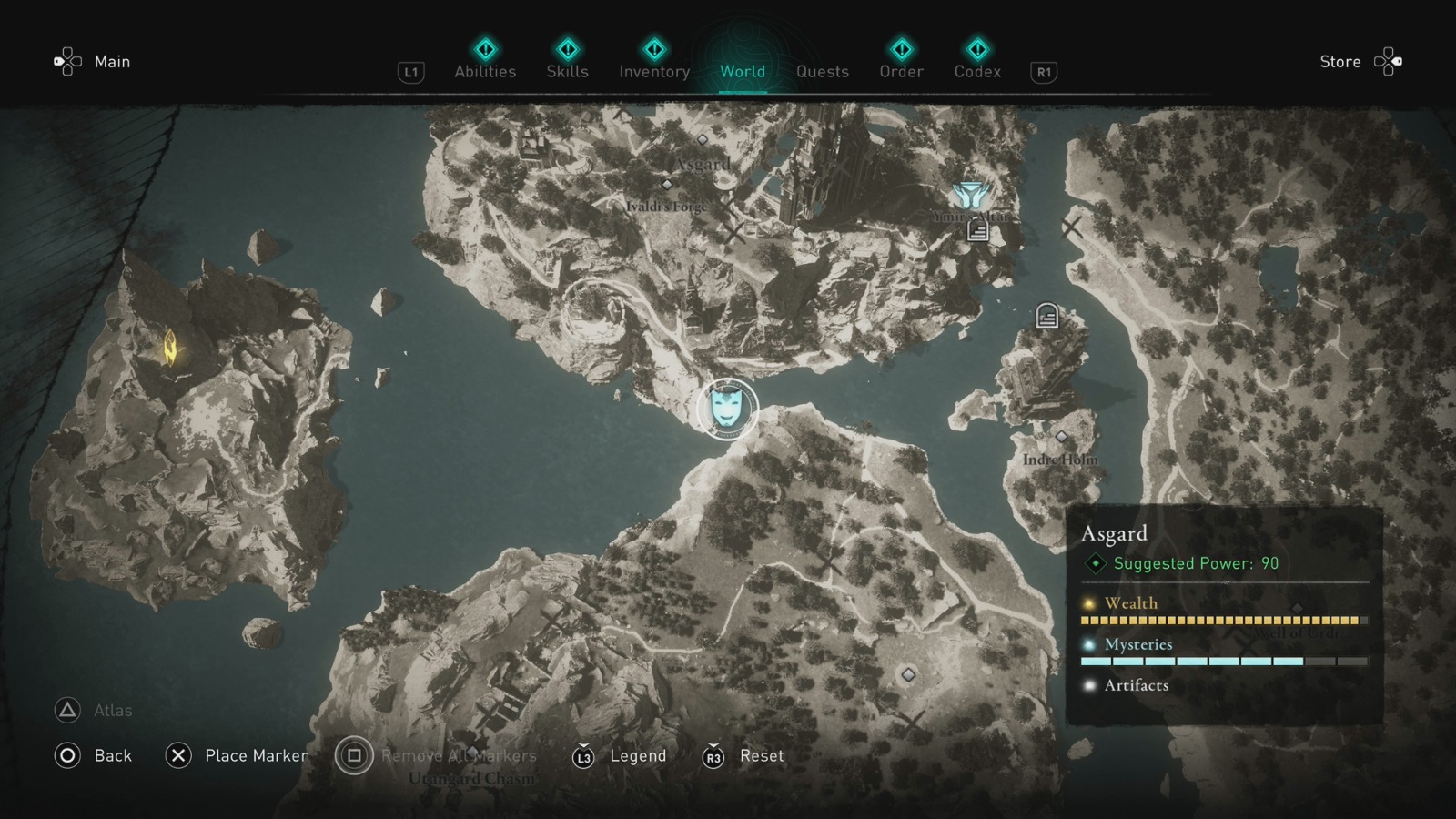
Task: Open the map Legend
Action: 637,755
